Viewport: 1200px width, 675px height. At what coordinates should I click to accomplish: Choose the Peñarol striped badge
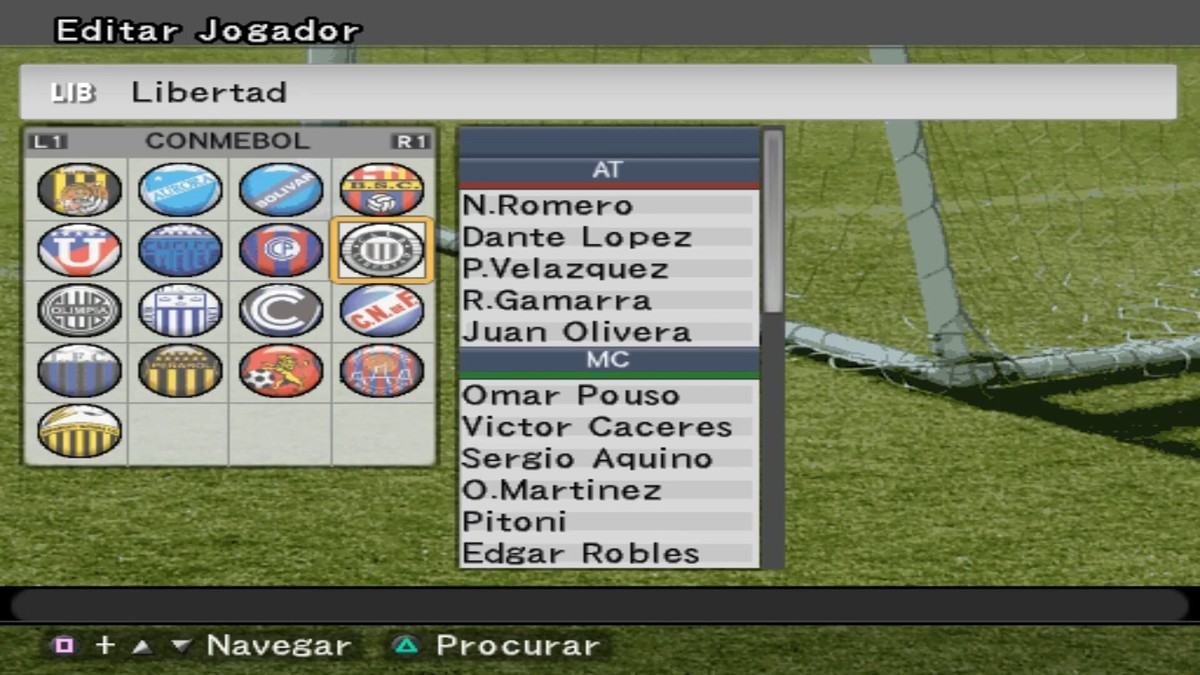point(180,370)
